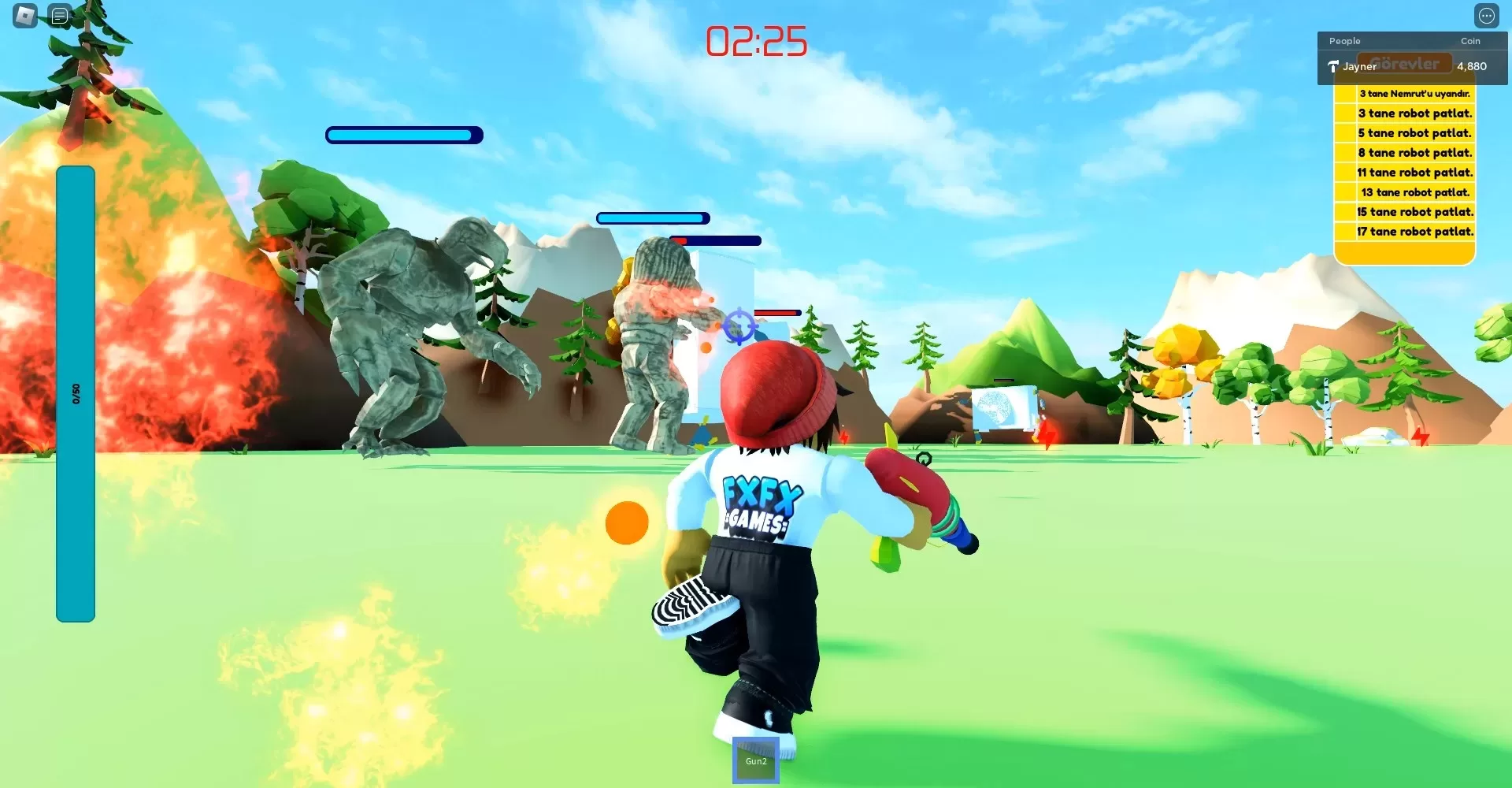Viewport: 1512px width, 788px height.
Task: Pick the '8 tane robot patlat' quest
Action: click(x=1414, y=153)
